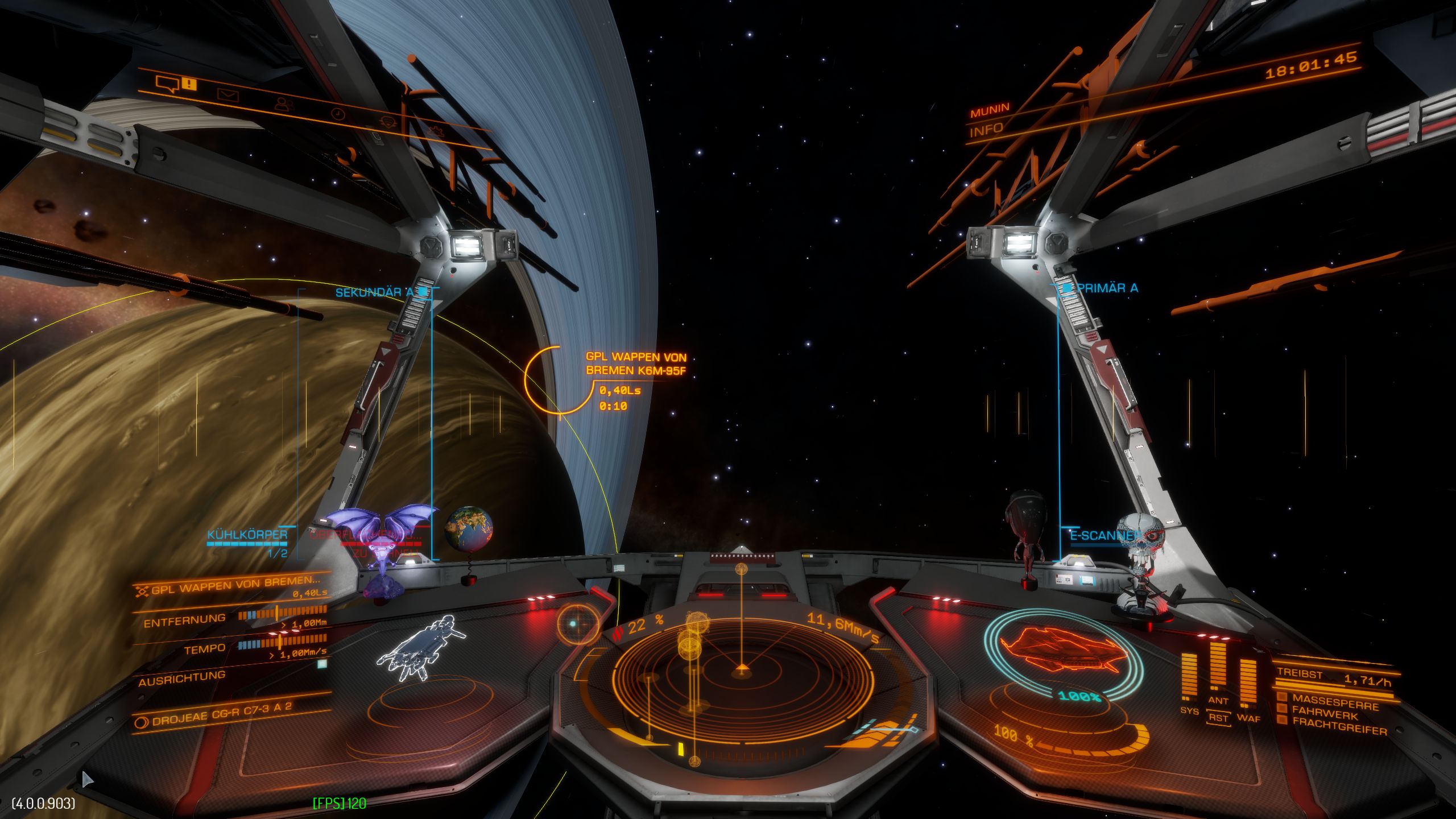Open the clock history tab

(338, 114)
